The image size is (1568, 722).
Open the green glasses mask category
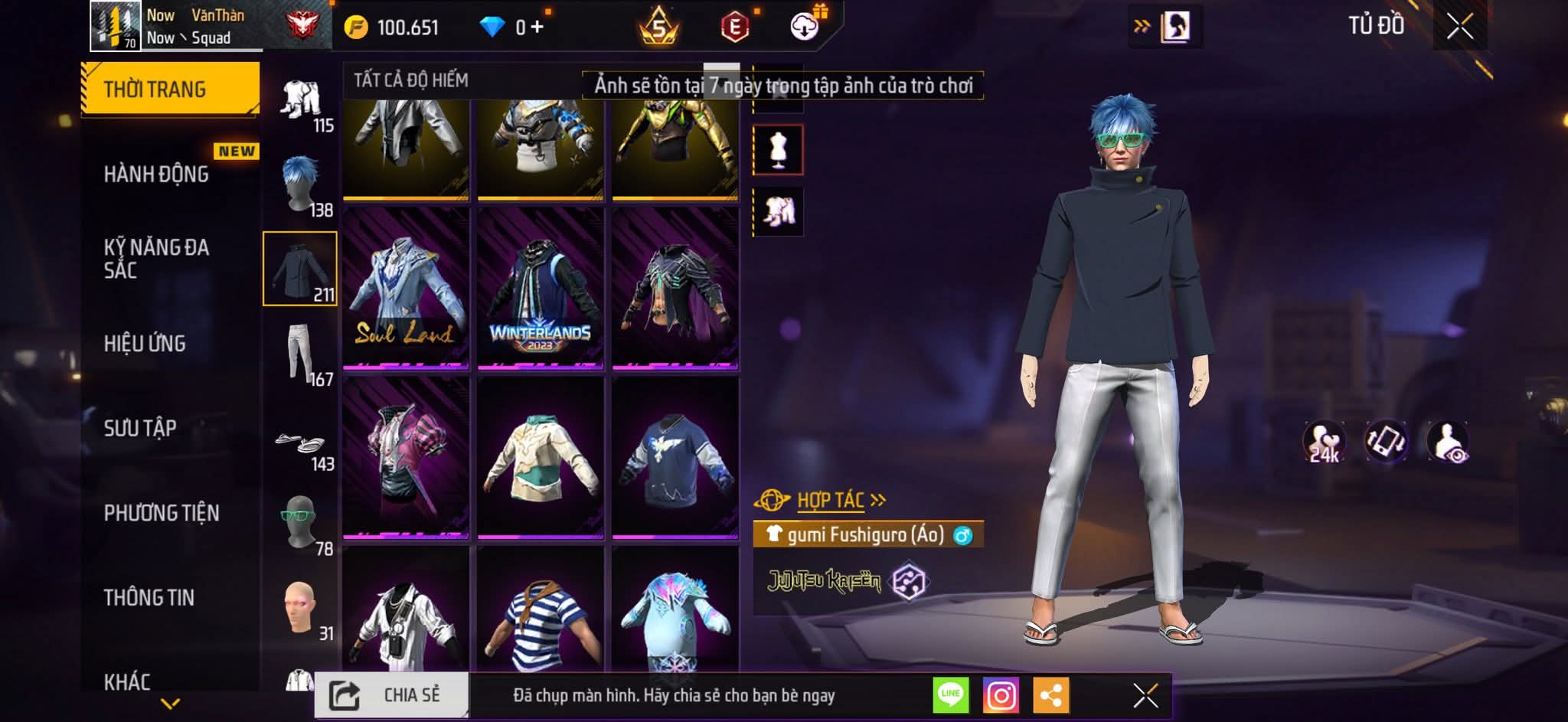pos(300,524)
